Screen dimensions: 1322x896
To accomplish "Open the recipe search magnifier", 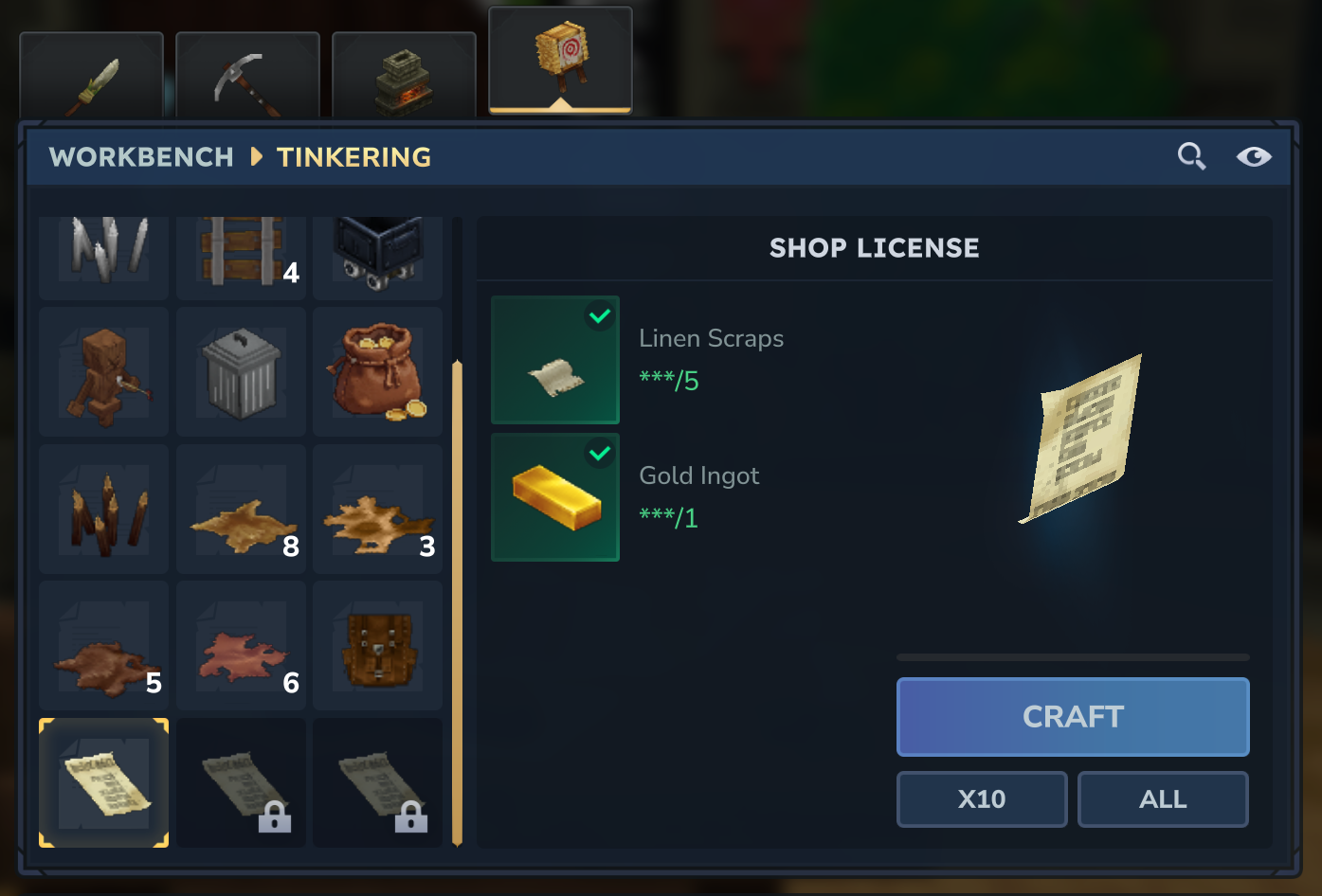I will [1191, 156].
